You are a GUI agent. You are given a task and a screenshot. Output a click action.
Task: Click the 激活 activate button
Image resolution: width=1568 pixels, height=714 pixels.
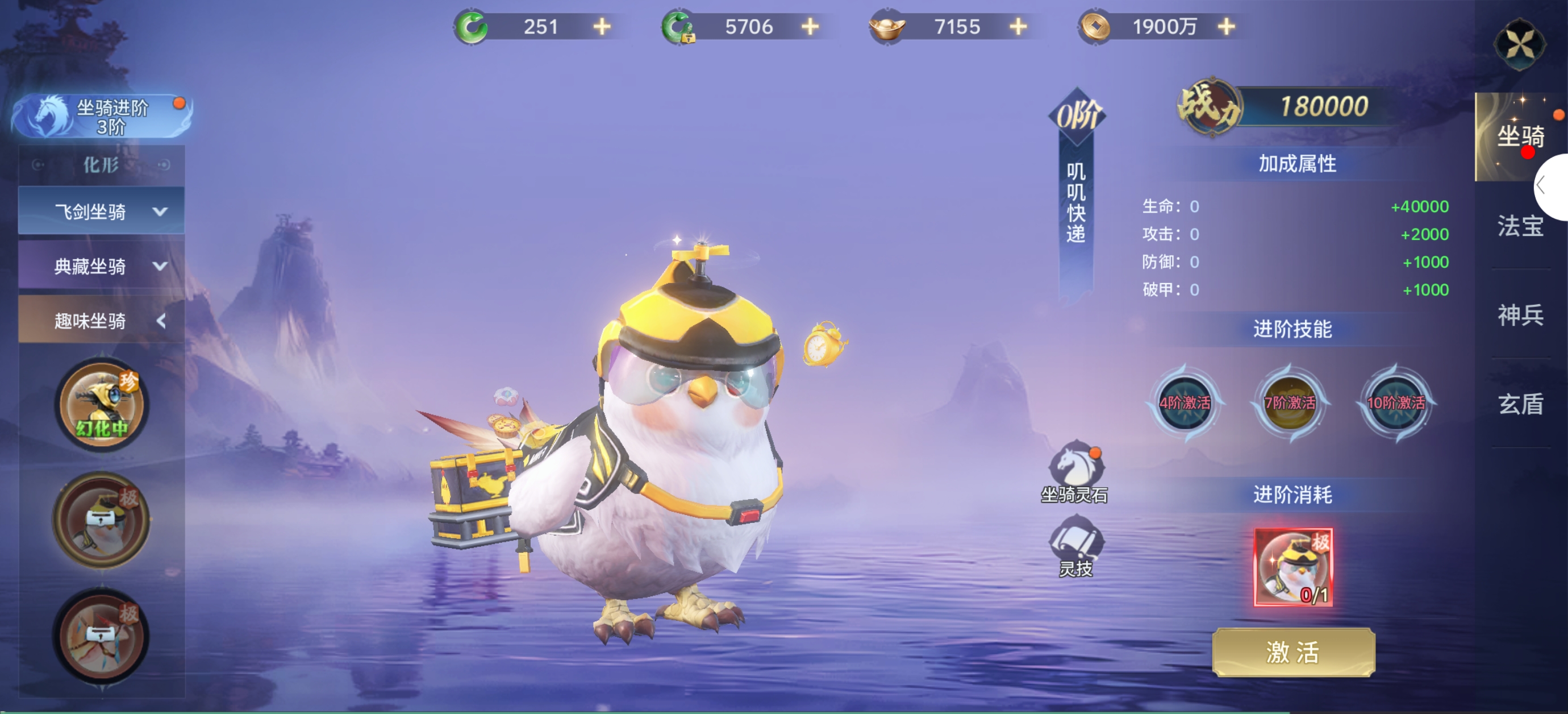[x=1293, y=652]
